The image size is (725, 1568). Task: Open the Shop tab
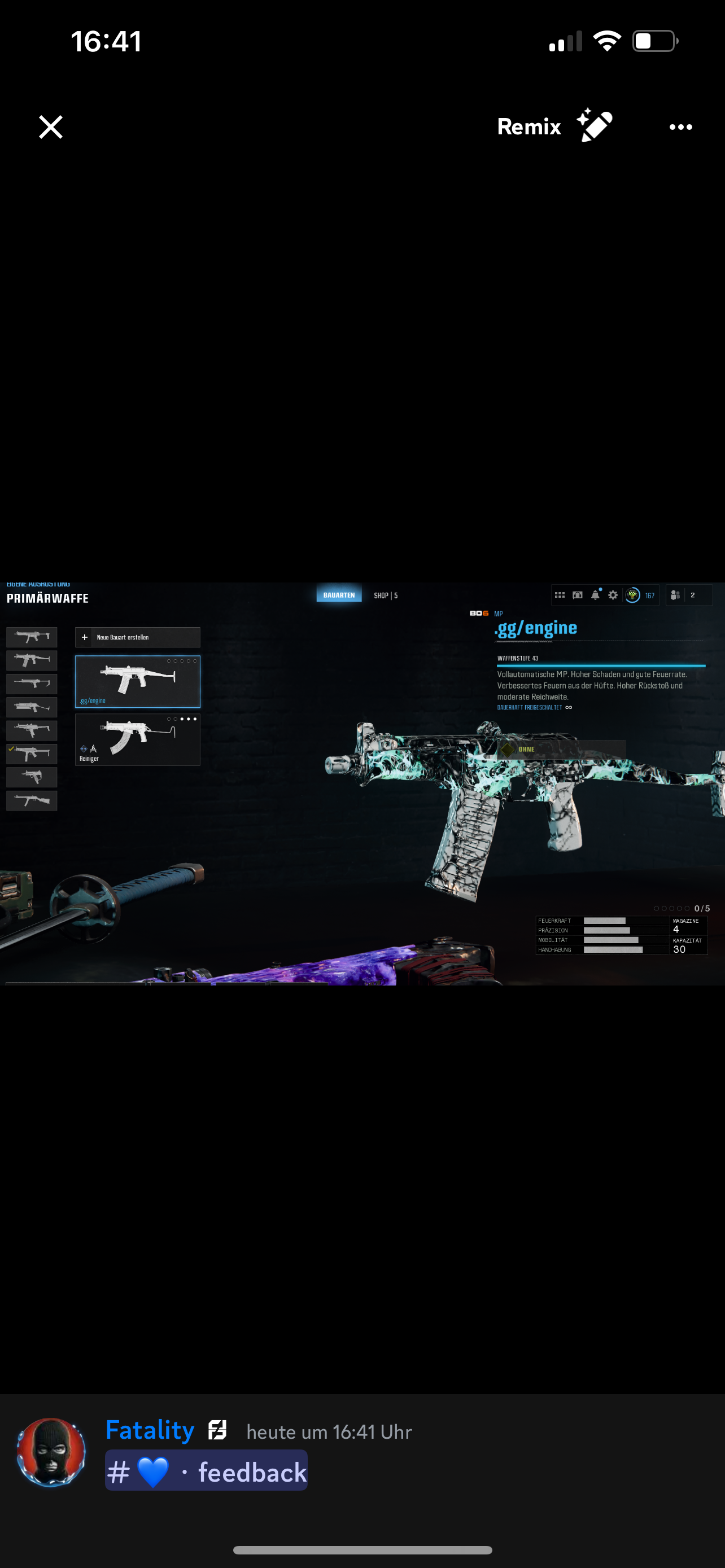tap(385, 595)
